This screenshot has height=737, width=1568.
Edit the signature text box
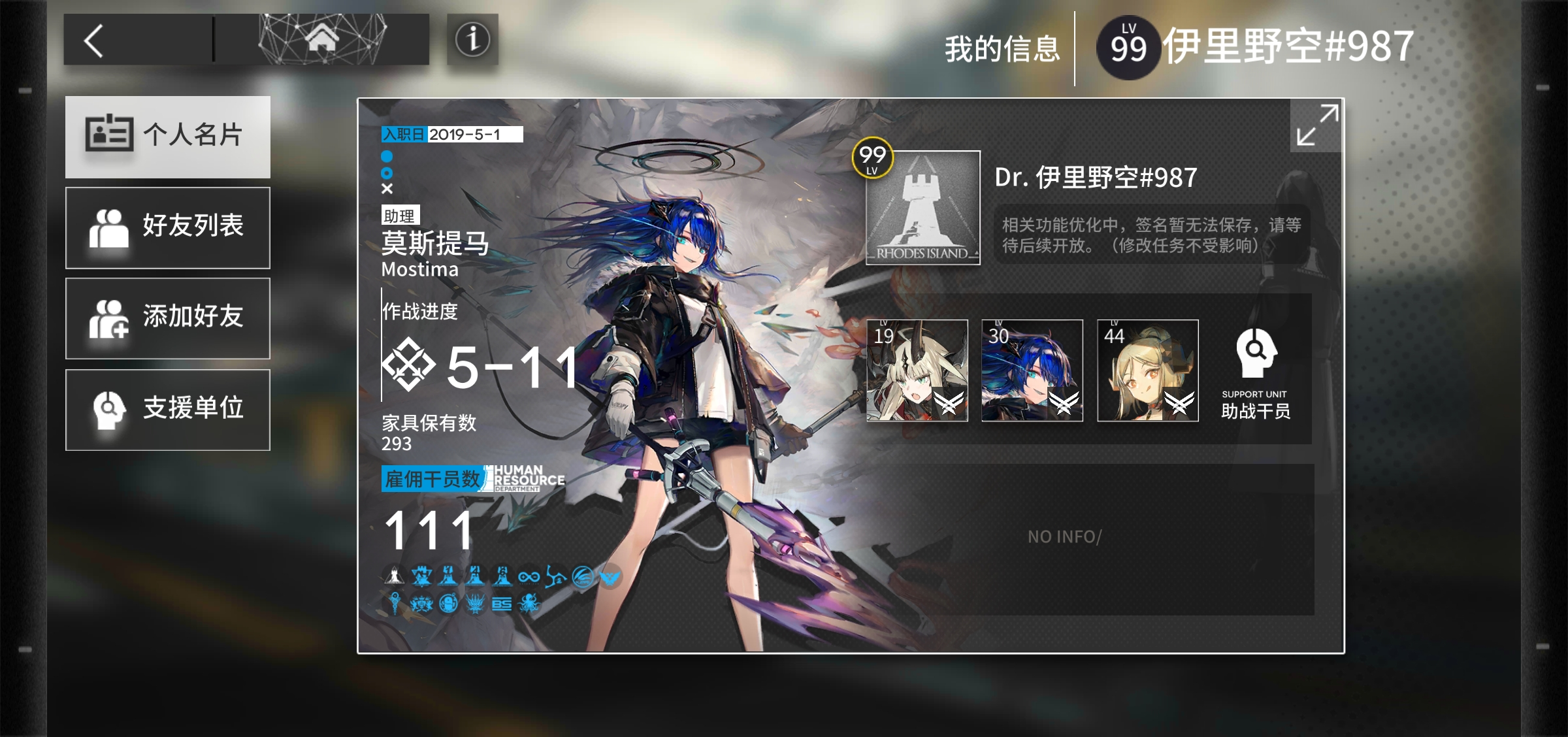[1151, 235]
